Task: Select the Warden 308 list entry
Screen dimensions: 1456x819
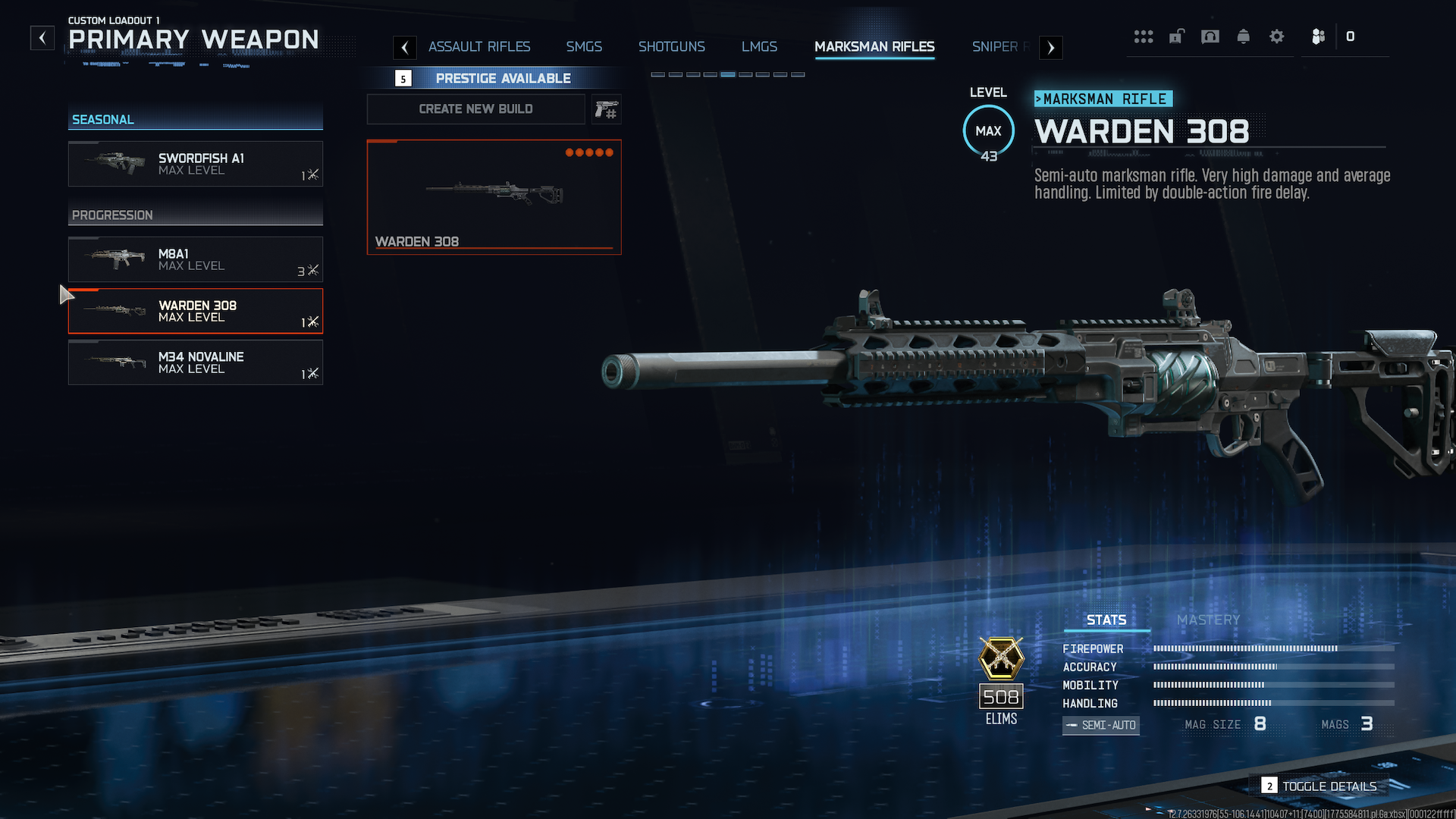Action: point(196,311)
